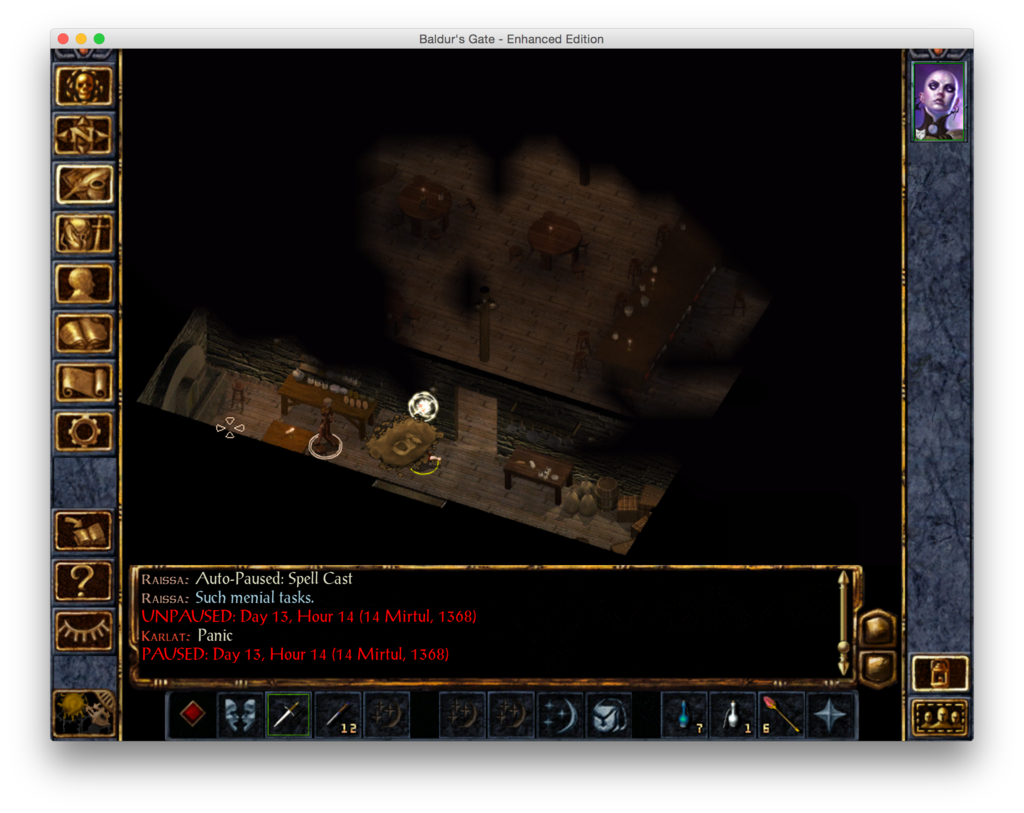1024x813 pixels.
Task: Open the inventory screen with the armor-and-cross icon
Action: [84, 234]
